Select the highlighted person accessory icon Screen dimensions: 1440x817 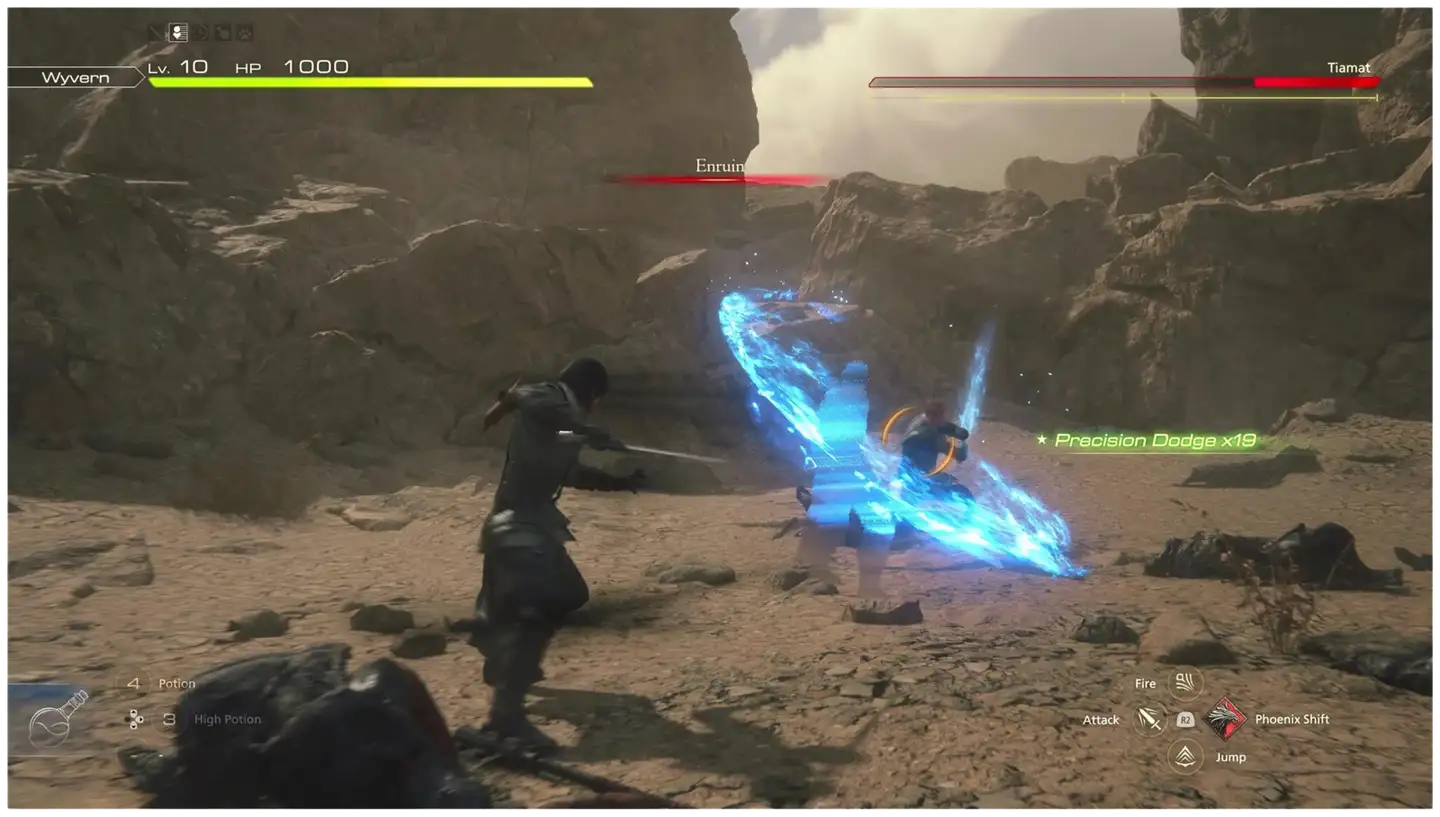pyautogui.click(x=178, y=33)
